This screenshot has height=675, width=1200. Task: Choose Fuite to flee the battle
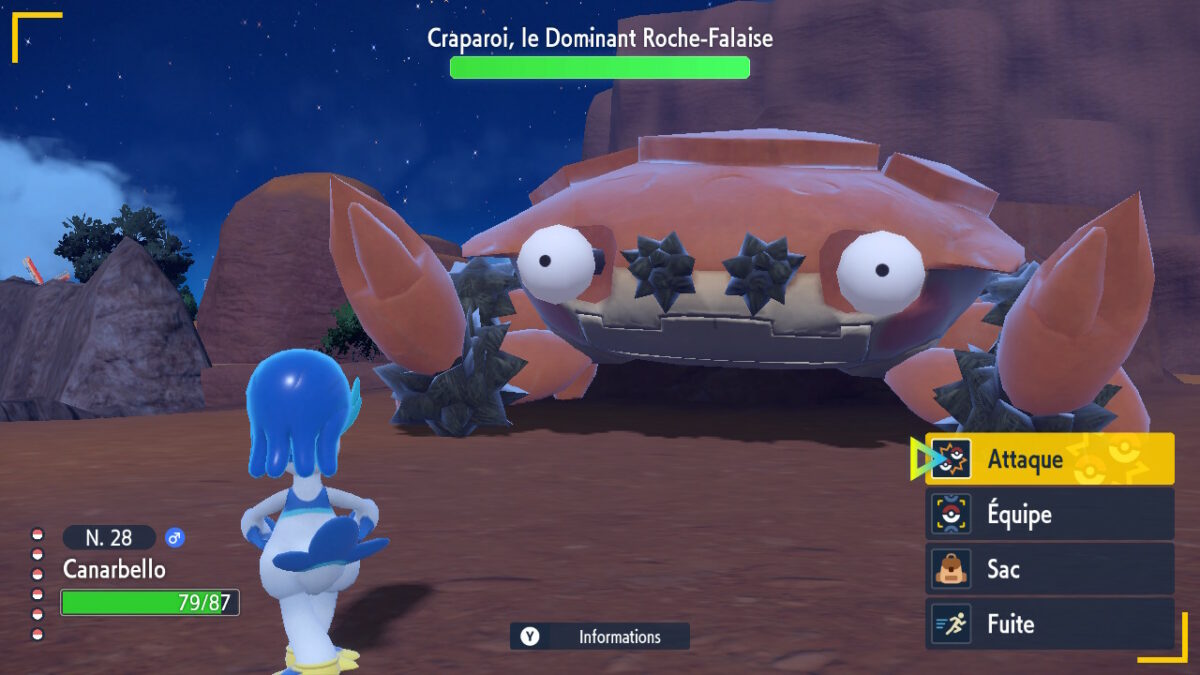[1049, 624]
